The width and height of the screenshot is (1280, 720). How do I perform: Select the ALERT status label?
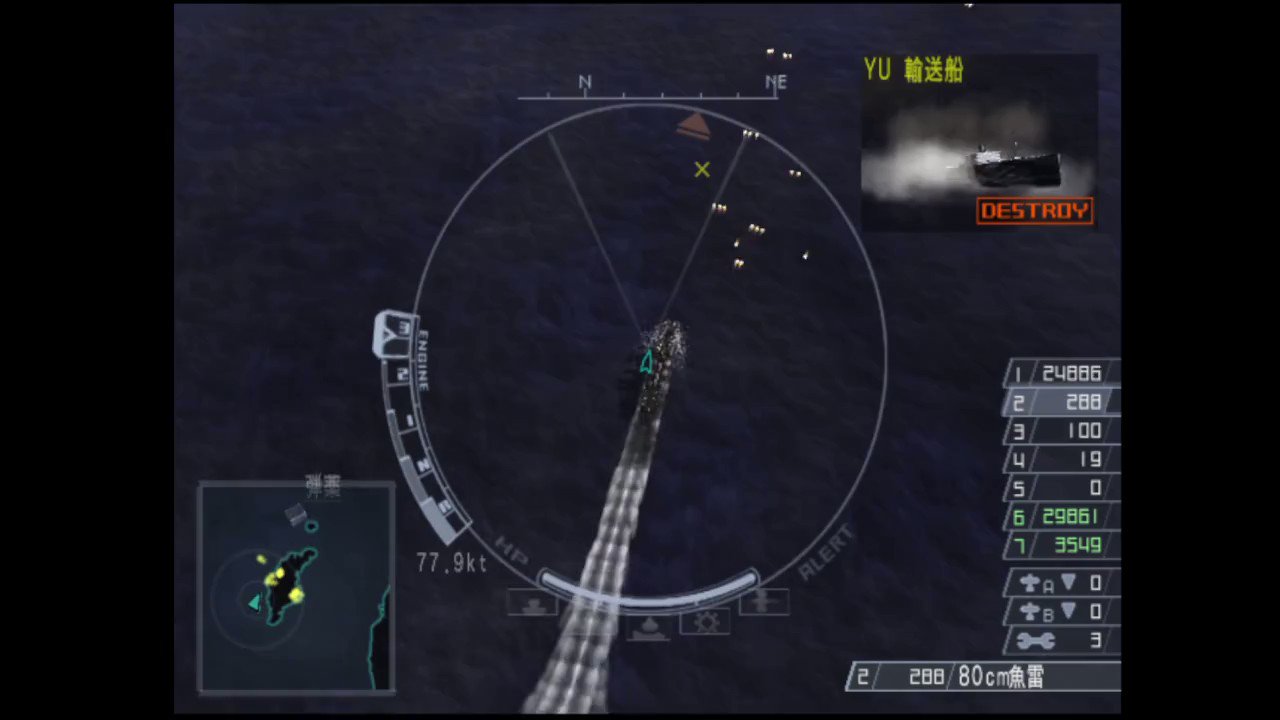[826, 552]
